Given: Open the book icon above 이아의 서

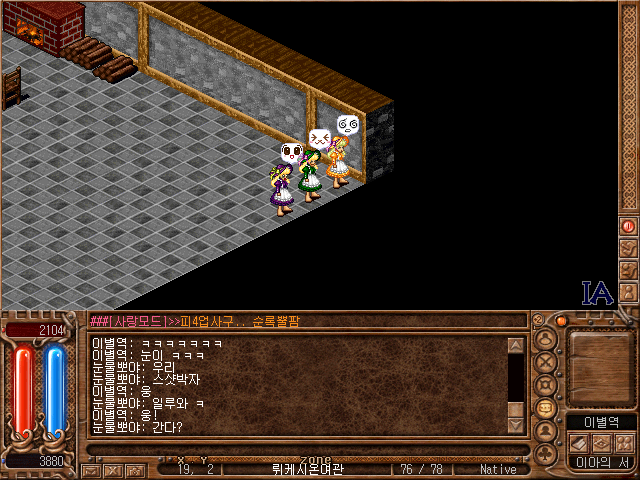Looking at the screenshot, I should coord(580,443).
